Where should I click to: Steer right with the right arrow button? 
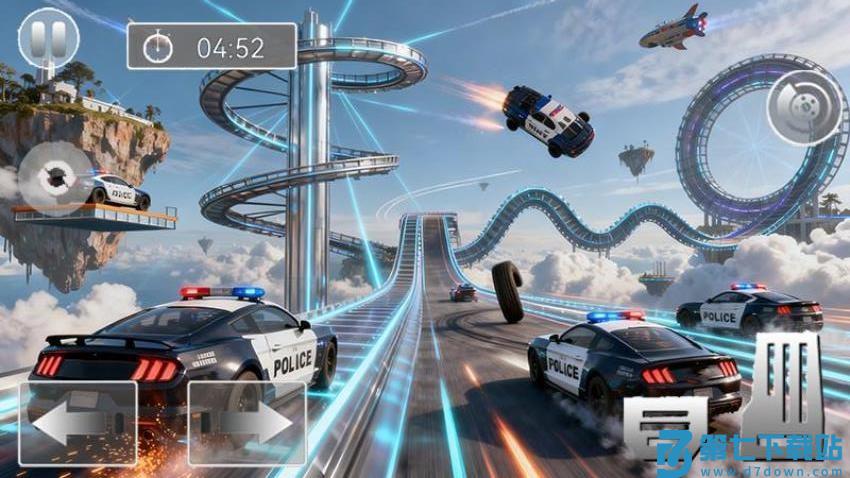coord(247,422)
